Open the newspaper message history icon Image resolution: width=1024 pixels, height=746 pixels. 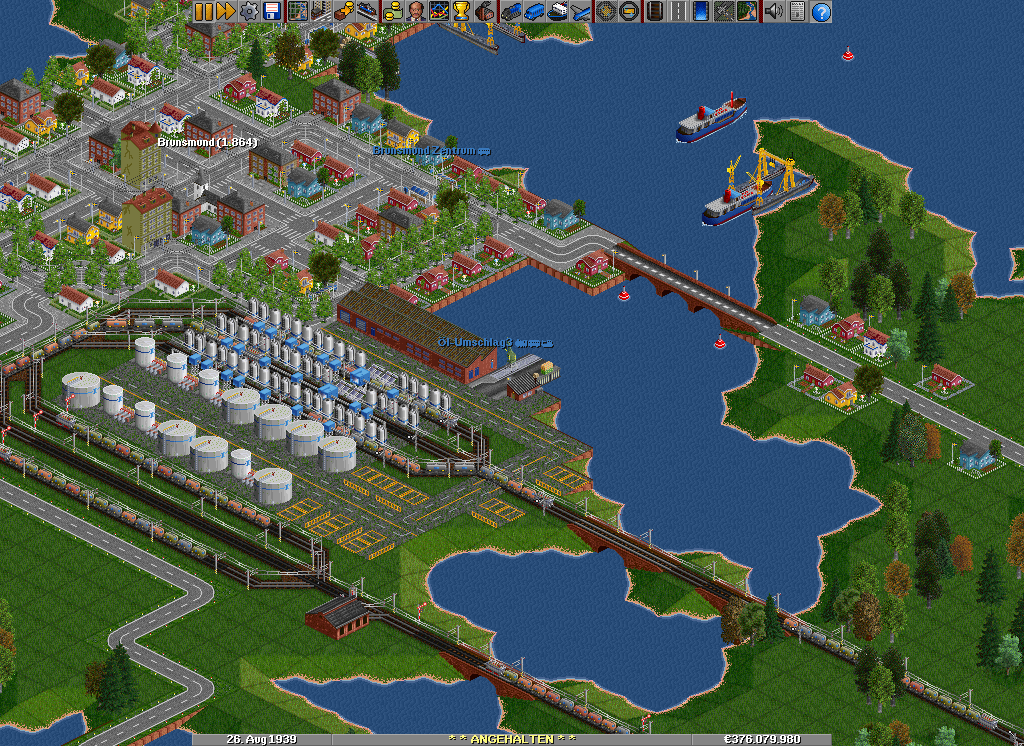tap(797, 12)
